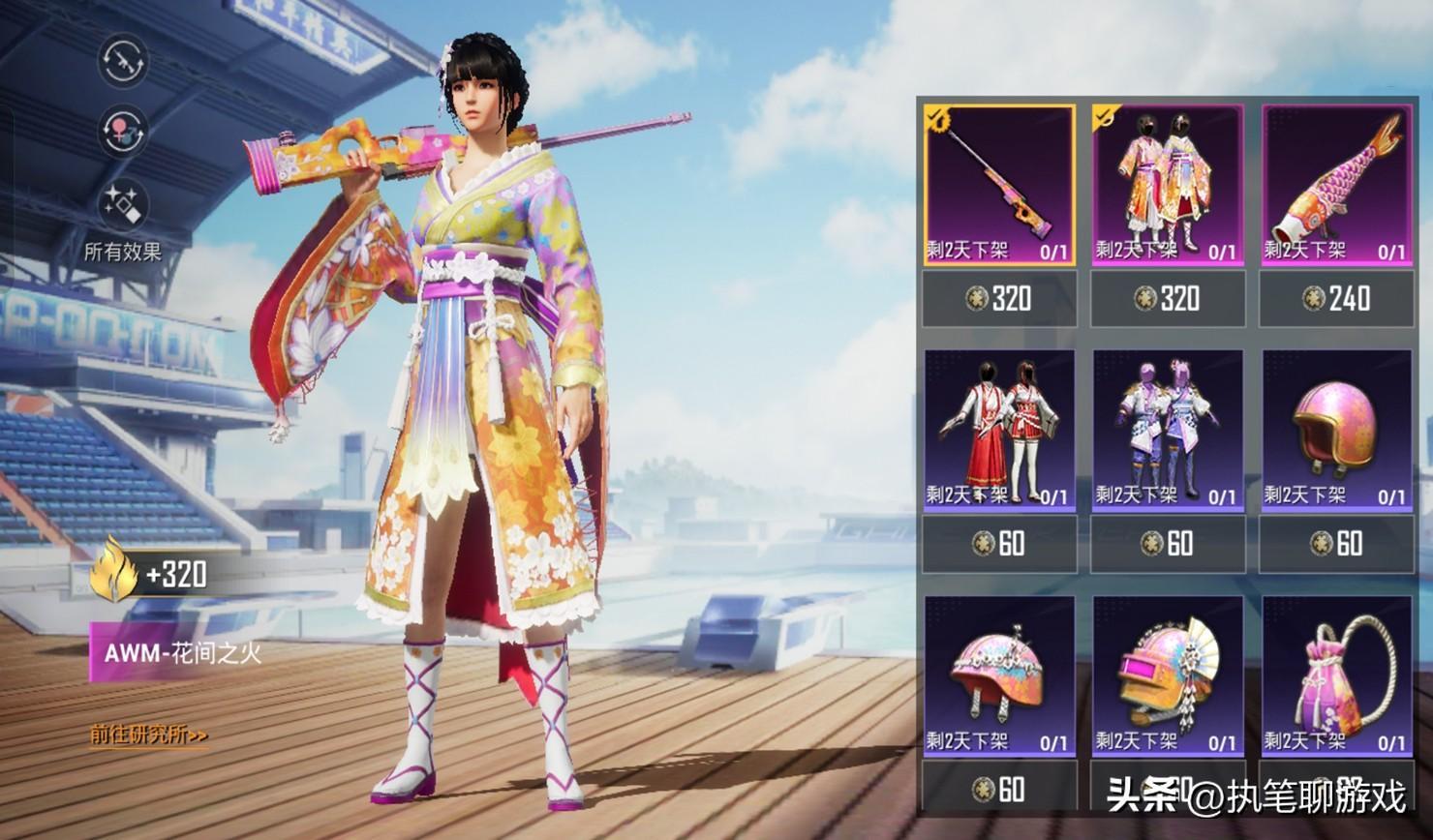
Task: Purchase the kimono outfit for 320 coins
Action: tap(1168, 298)
